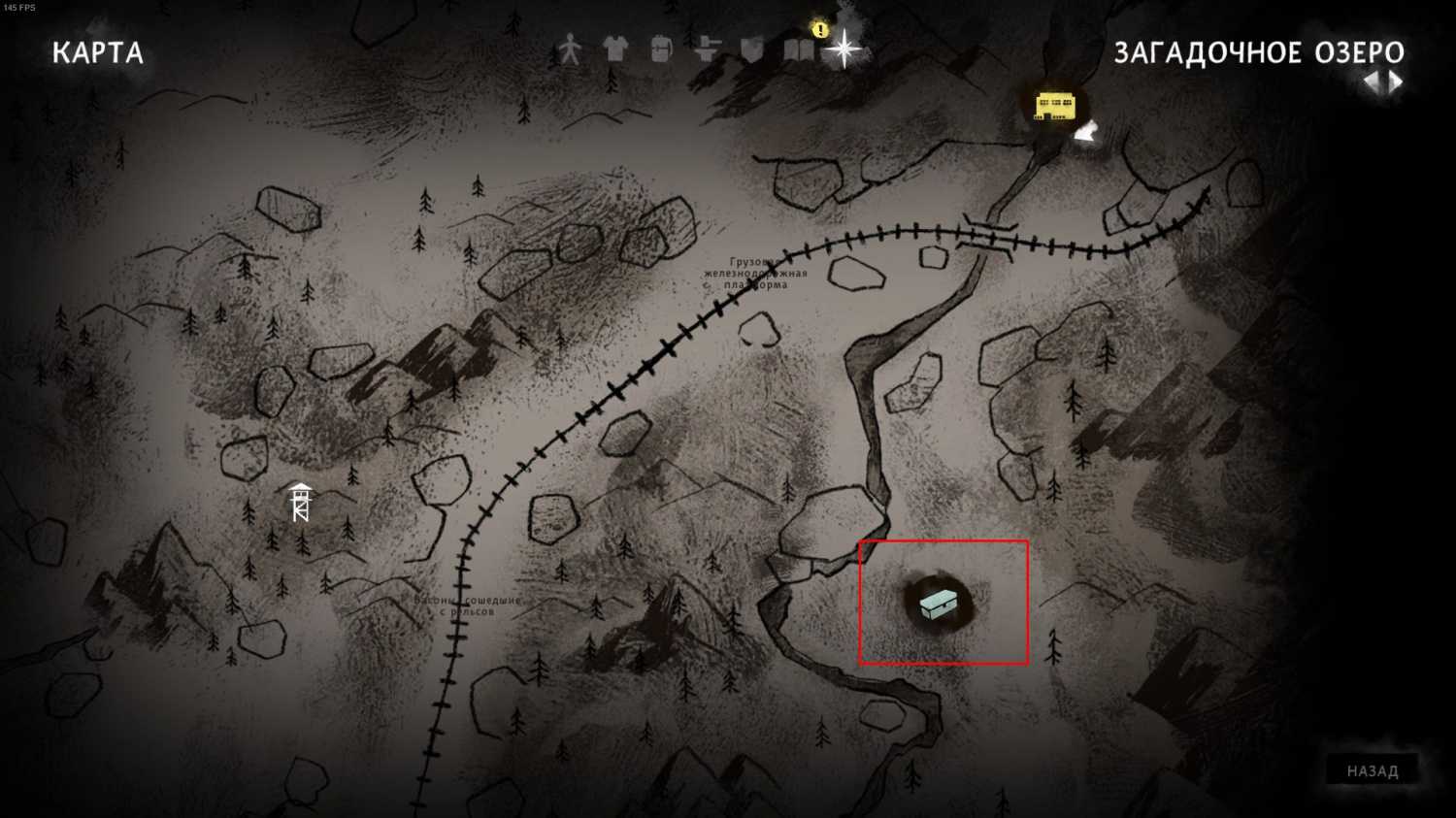Select the compass star map tab

coord(844,49)
